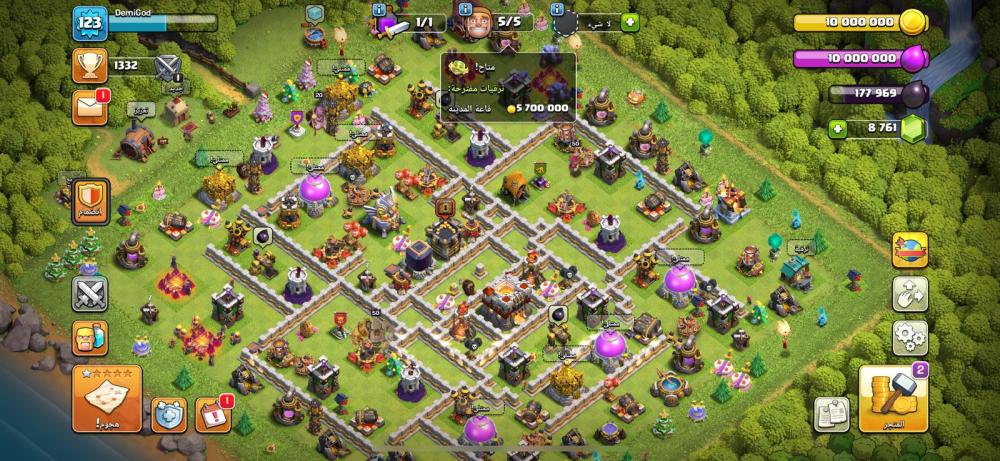Start an attack with the map button
Viewport: 1000px width, 461px height.
106,397
